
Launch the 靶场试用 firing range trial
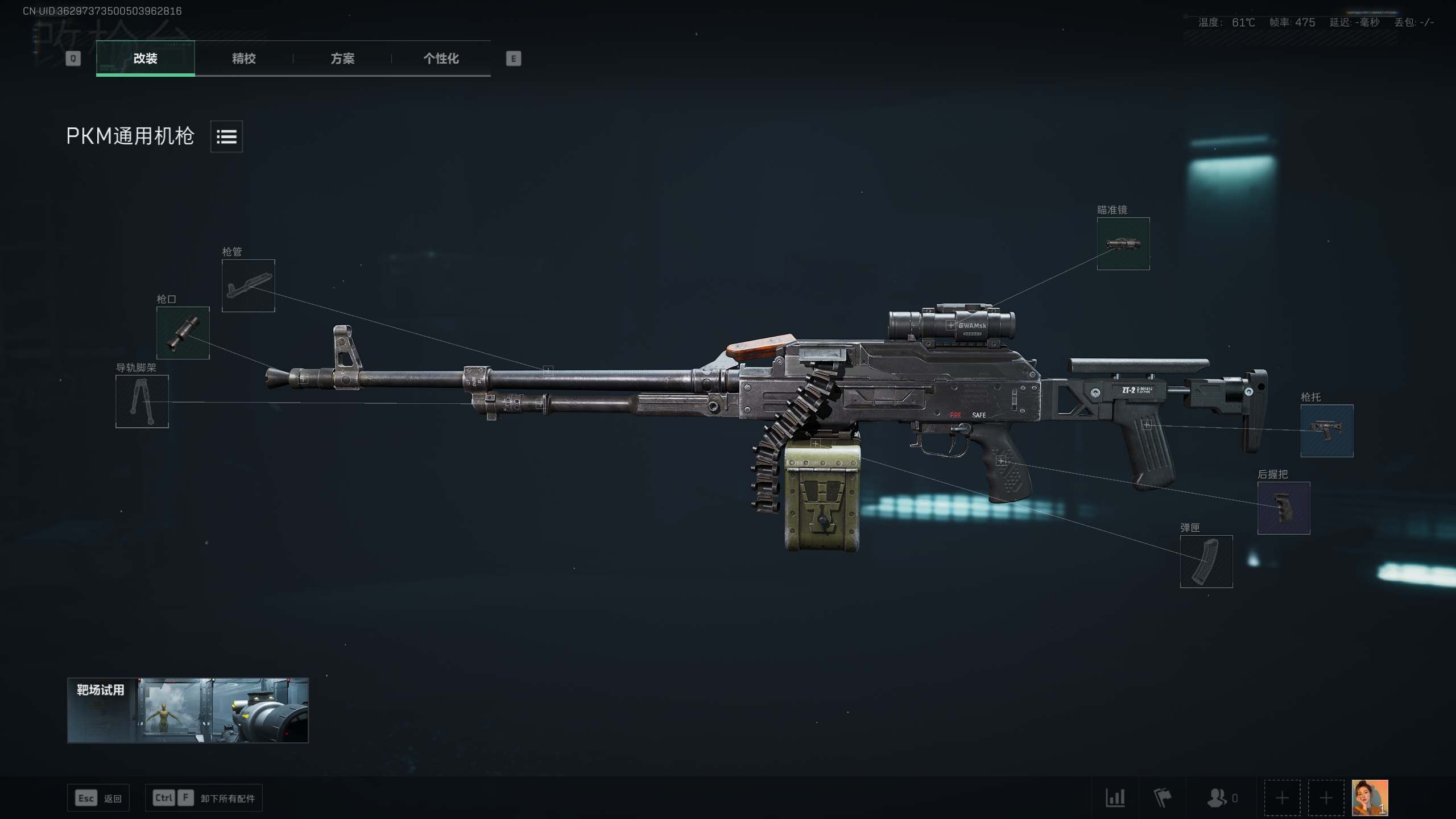pos(188,710)
